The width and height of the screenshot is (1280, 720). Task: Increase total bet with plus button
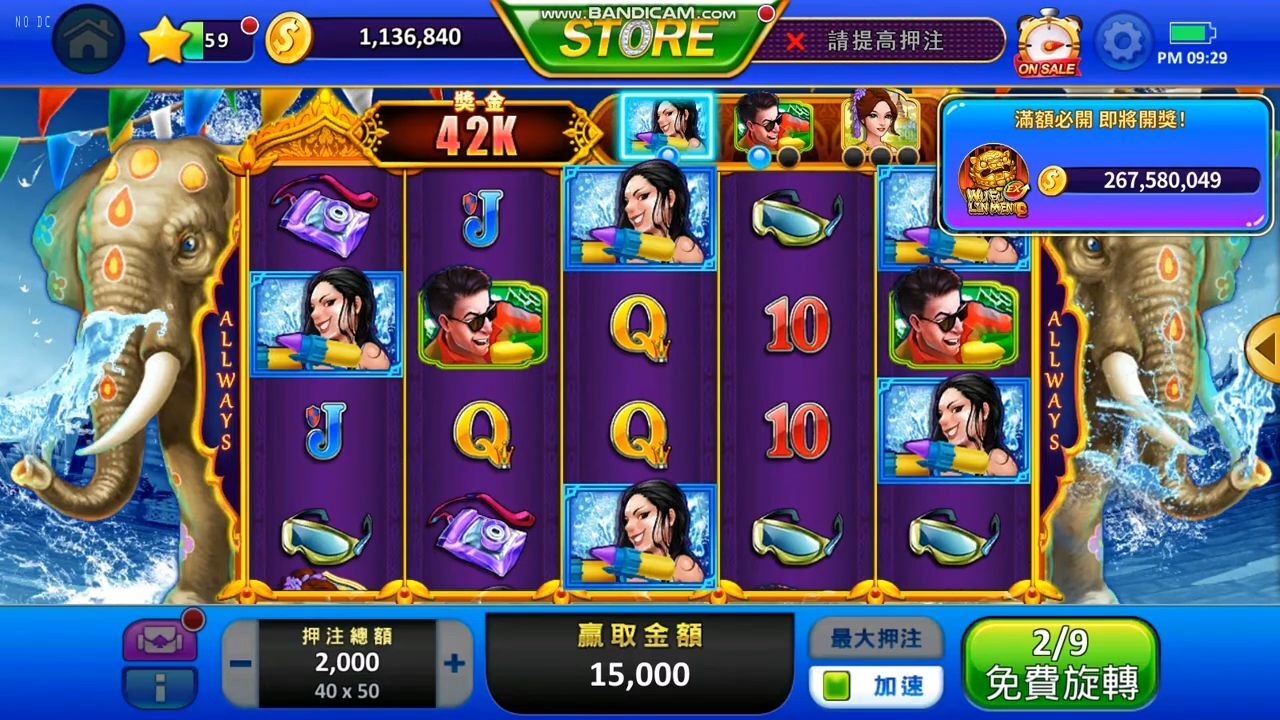point(454,663)
